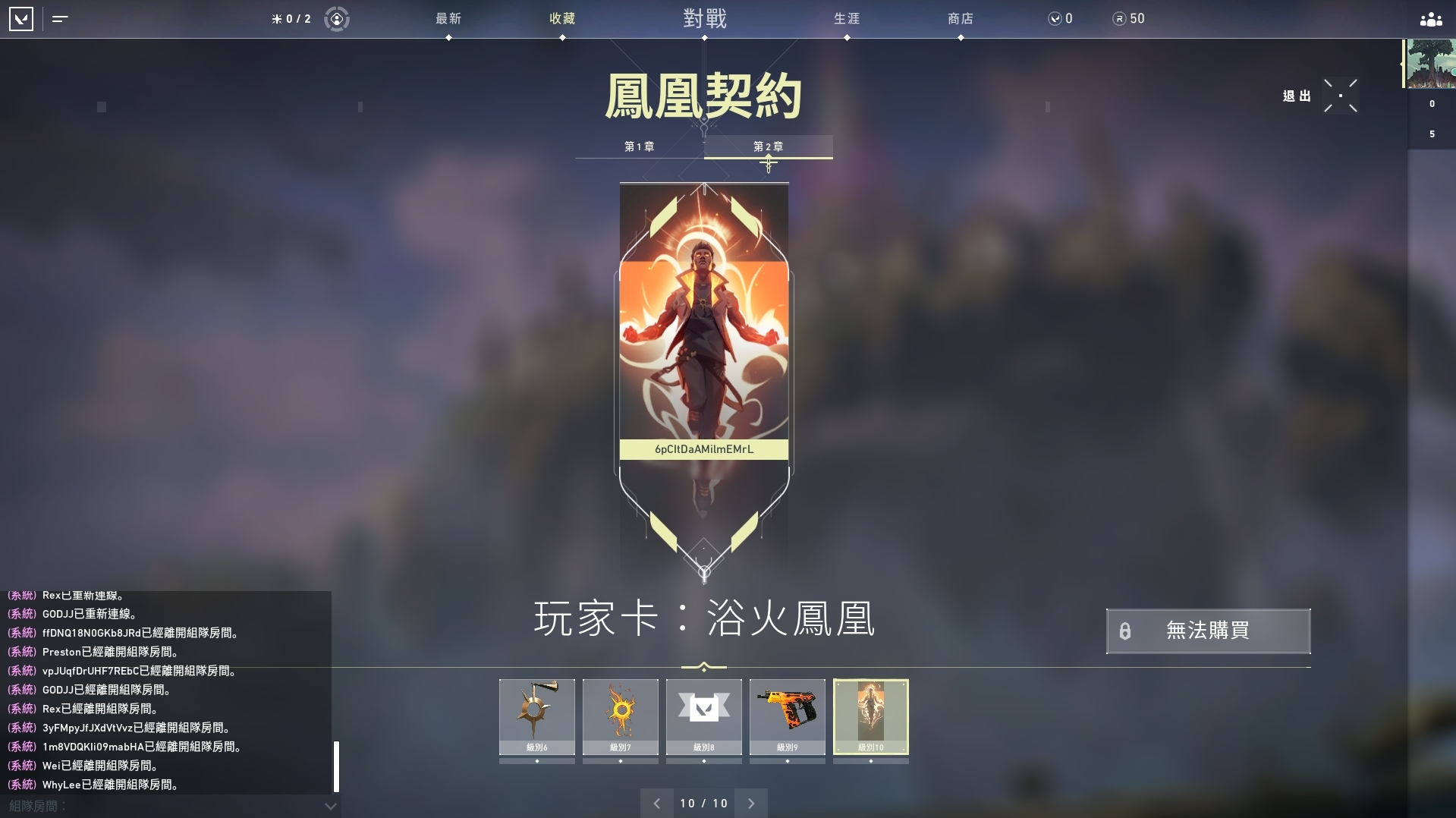The width and height of the screenshot is (1456, 818).
Task: Open the 商店 tab
Action: pos(961,19)
